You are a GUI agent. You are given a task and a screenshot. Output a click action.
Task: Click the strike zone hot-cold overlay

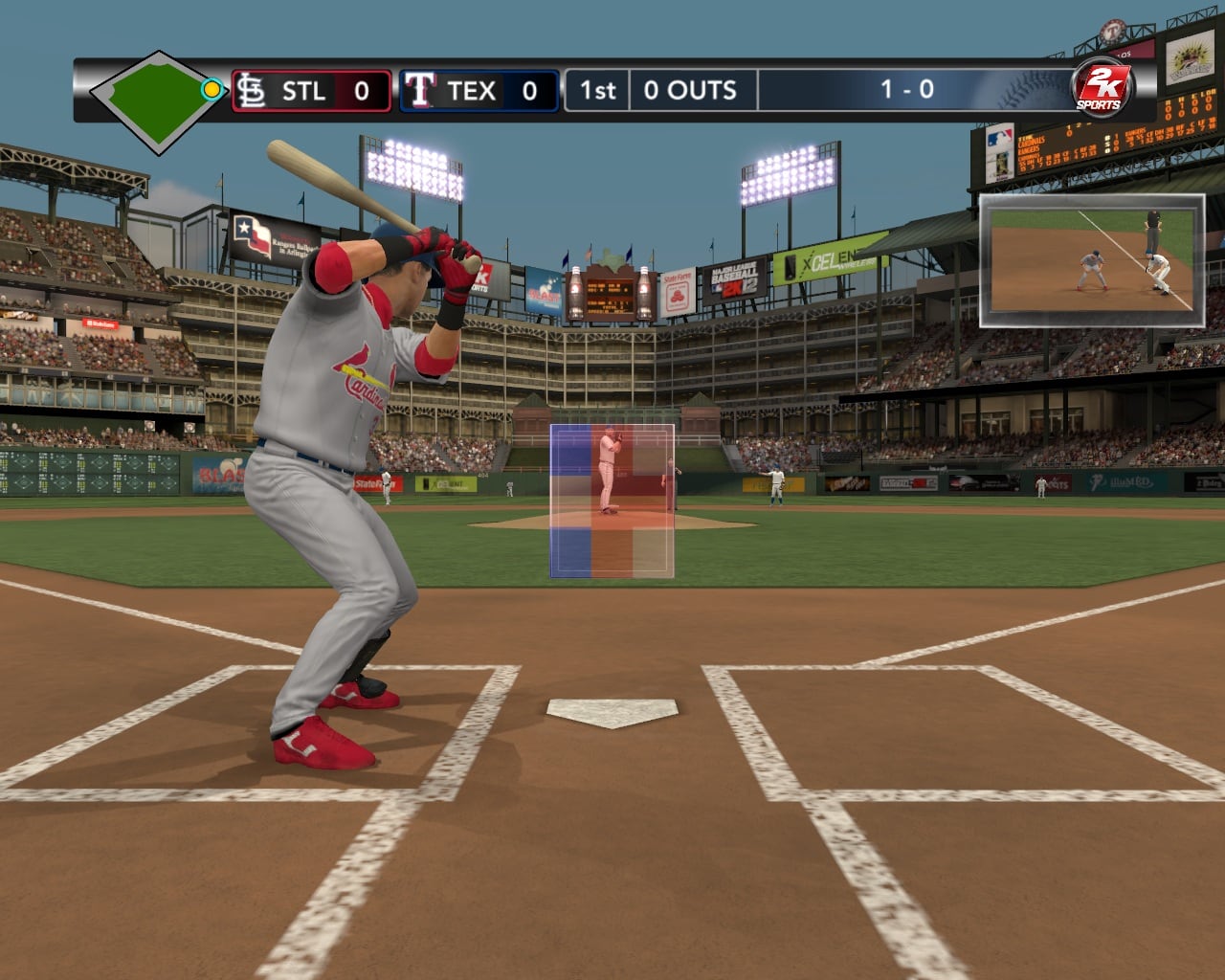pyautogui.click(x=612, y=501)
